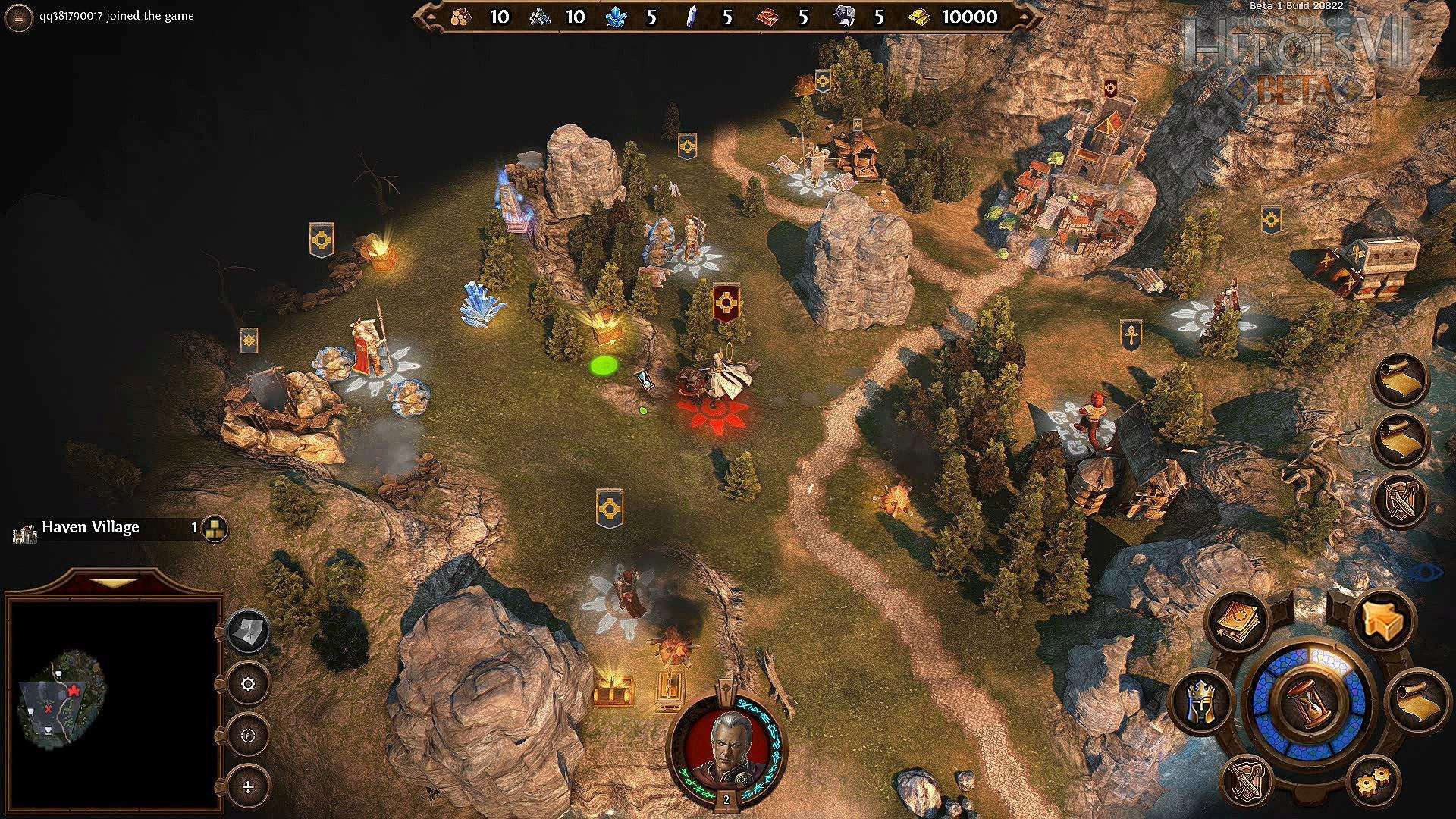Open the gold blocks town build icon
The image size is (1456, 819).
coord(215,529)
